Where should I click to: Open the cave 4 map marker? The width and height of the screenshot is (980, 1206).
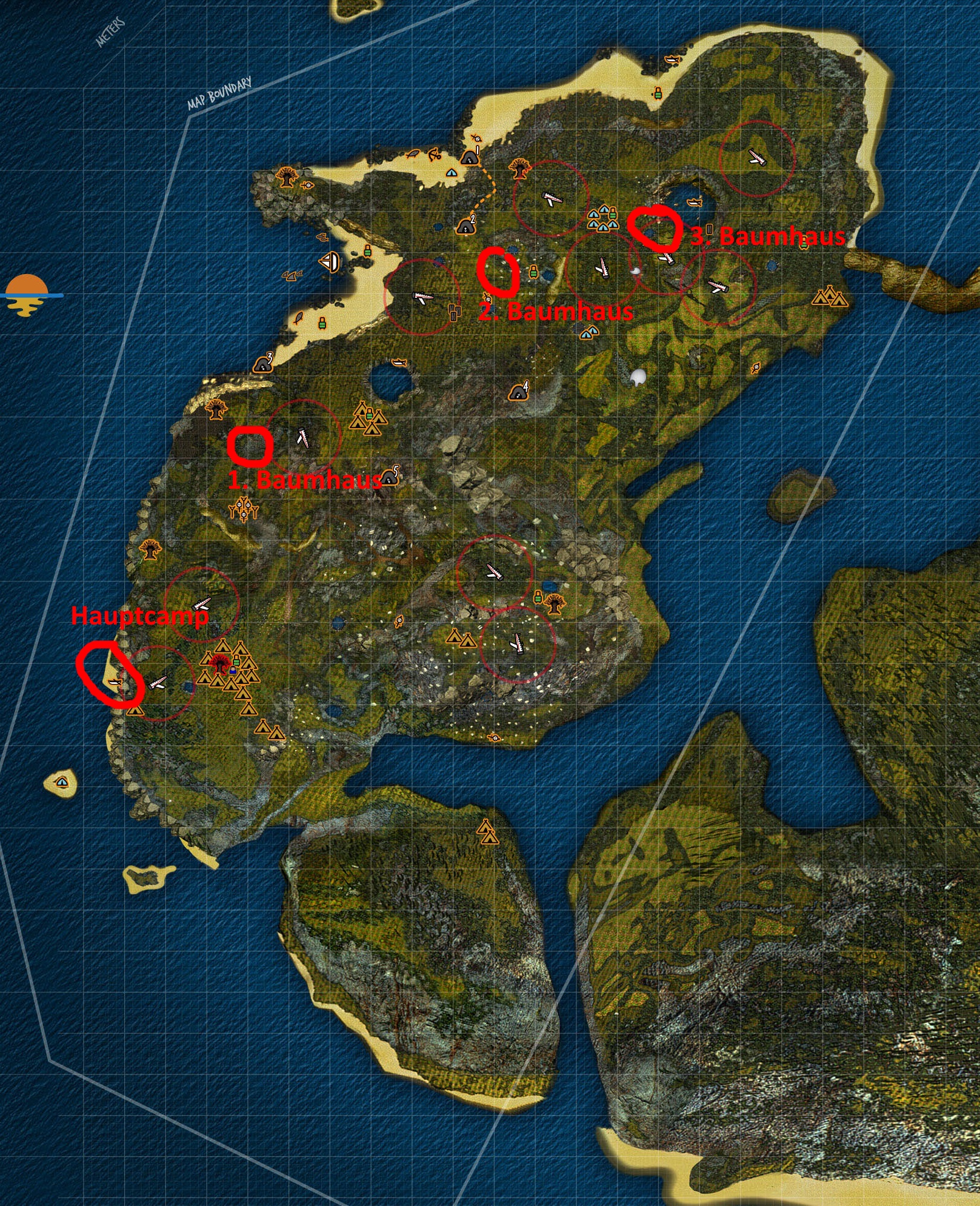(x=519, y=391)
